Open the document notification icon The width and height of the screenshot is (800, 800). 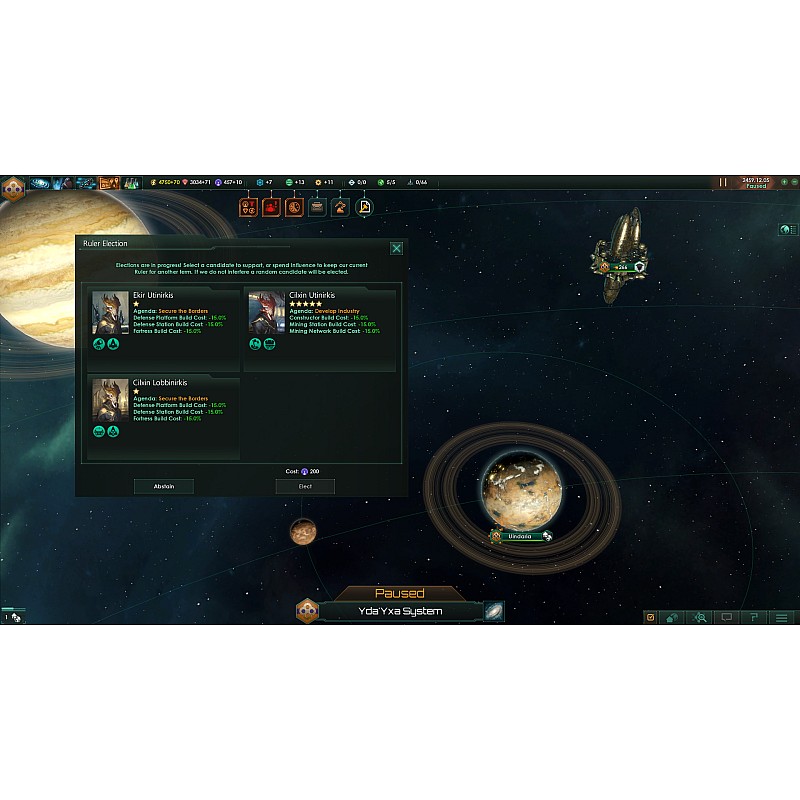(364, 207)
